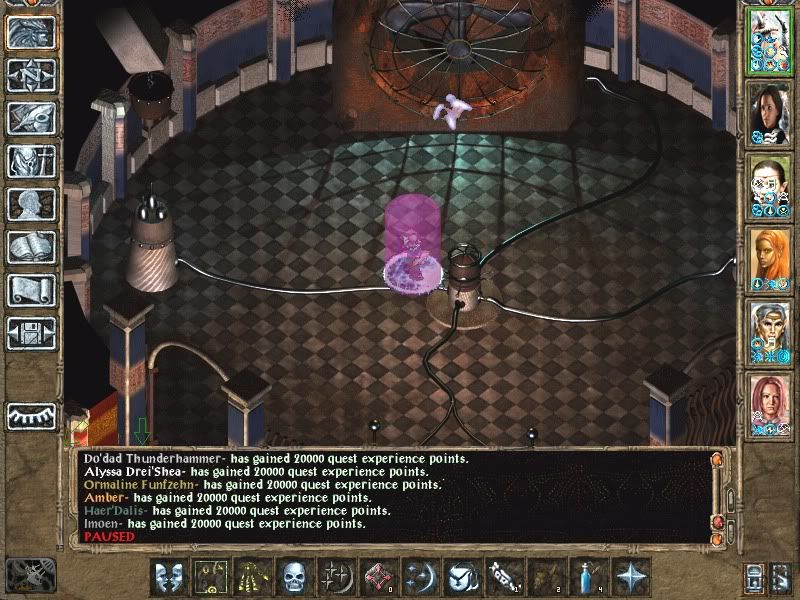Open the priest scroll button
Viewport: 800px width, 600px height.
(31, 290)
